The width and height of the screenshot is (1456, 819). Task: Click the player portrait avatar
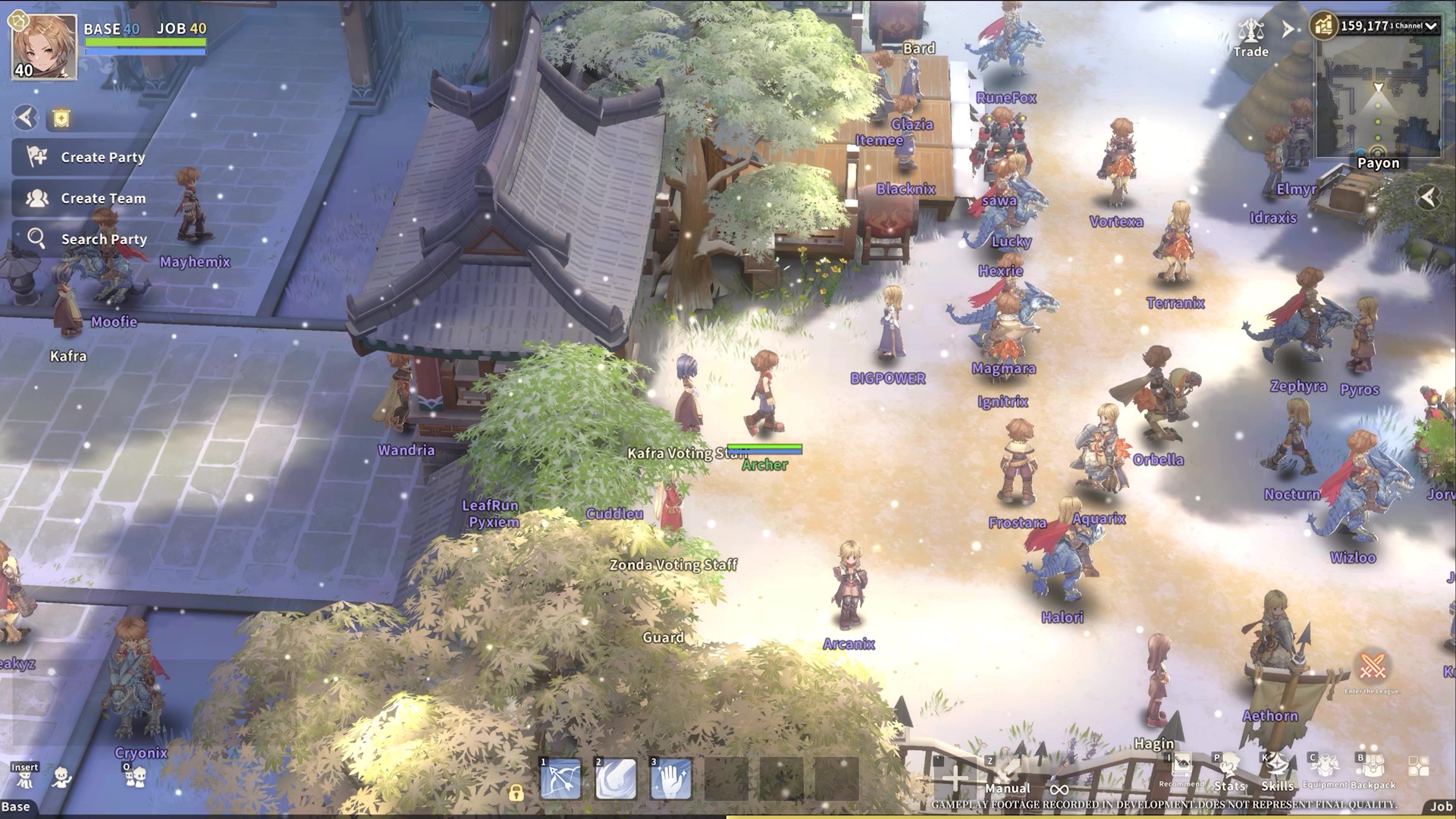click(44, 47)
